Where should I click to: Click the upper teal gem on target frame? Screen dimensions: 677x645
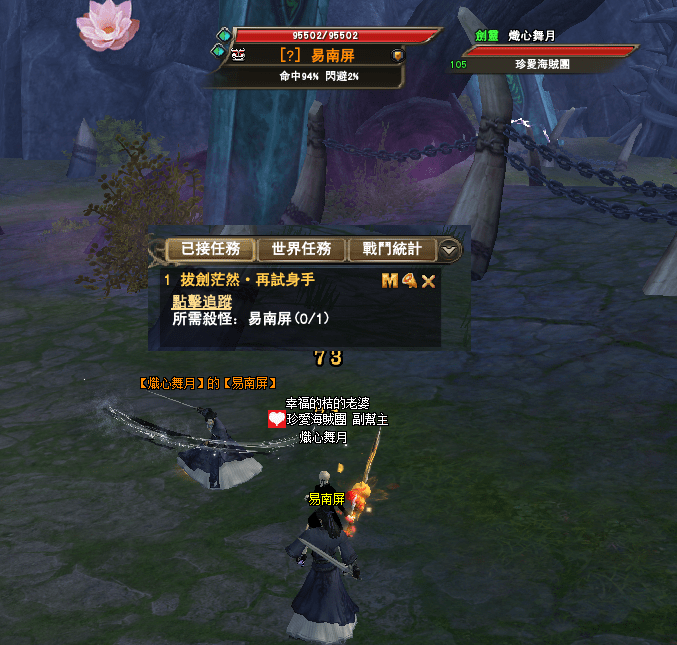(222, 35)
